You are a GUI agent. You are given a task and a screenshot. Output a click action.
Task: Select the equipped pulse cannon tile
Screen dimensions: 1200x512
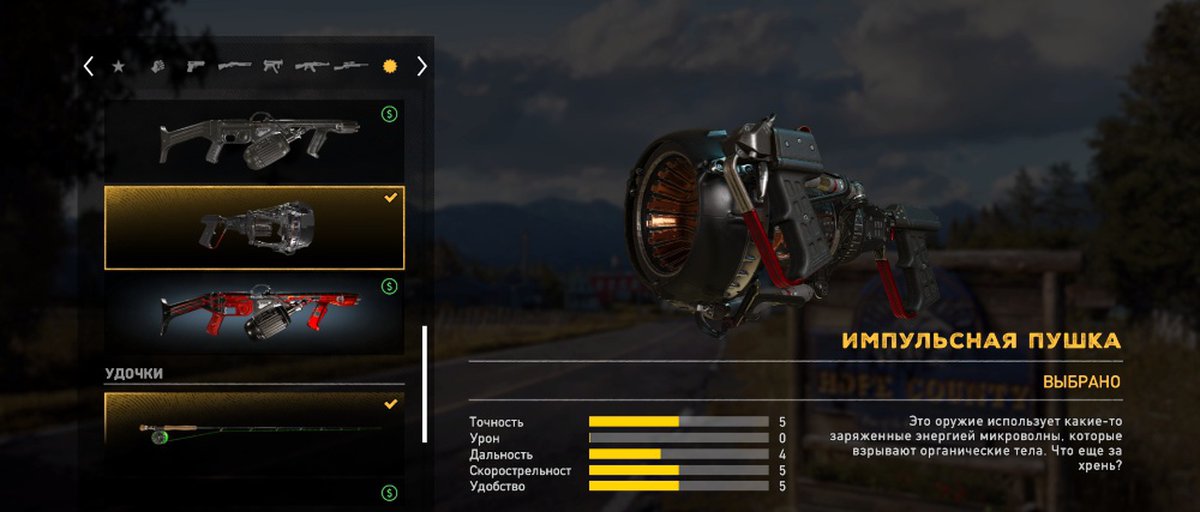click(x=254, y=227)
